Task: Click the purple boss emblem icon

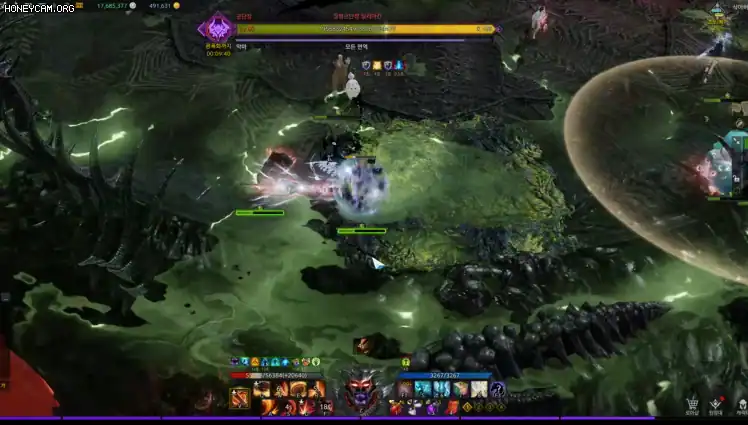Action: [x=217, y=27]
